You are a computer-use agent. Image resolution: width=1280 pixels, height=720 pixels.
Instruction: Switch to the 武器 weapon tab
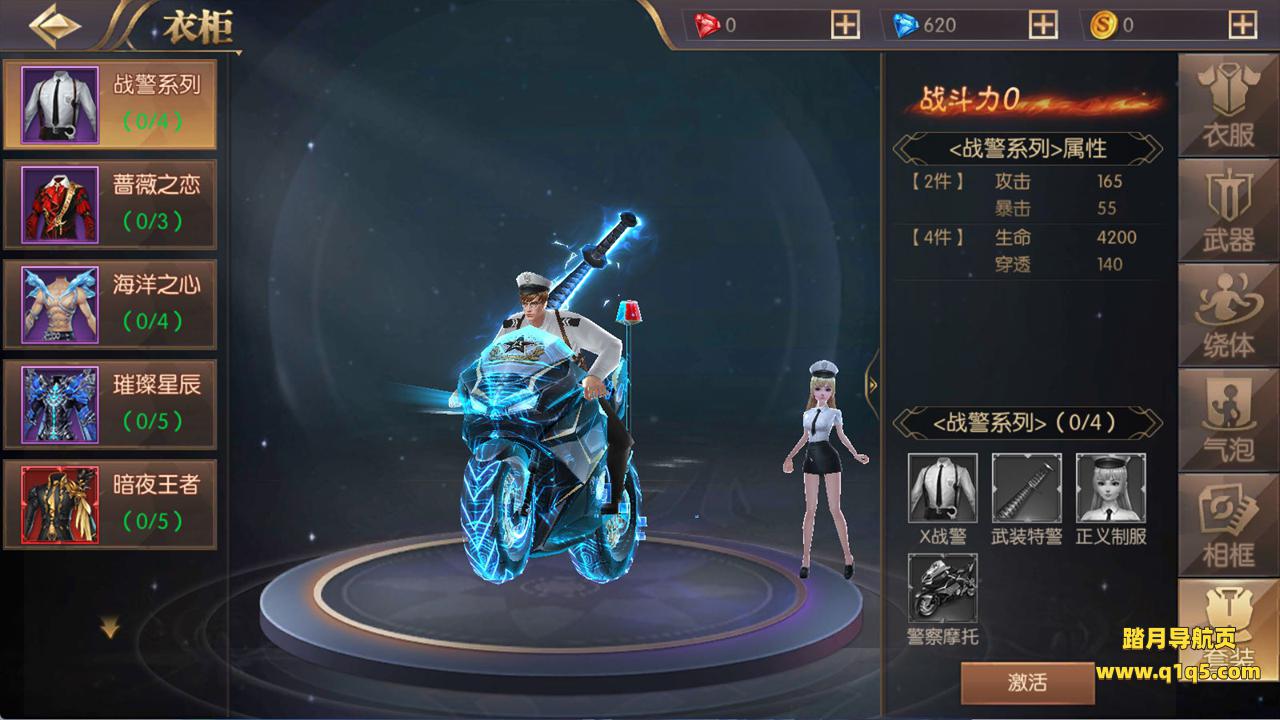[x=1228, y=211]
